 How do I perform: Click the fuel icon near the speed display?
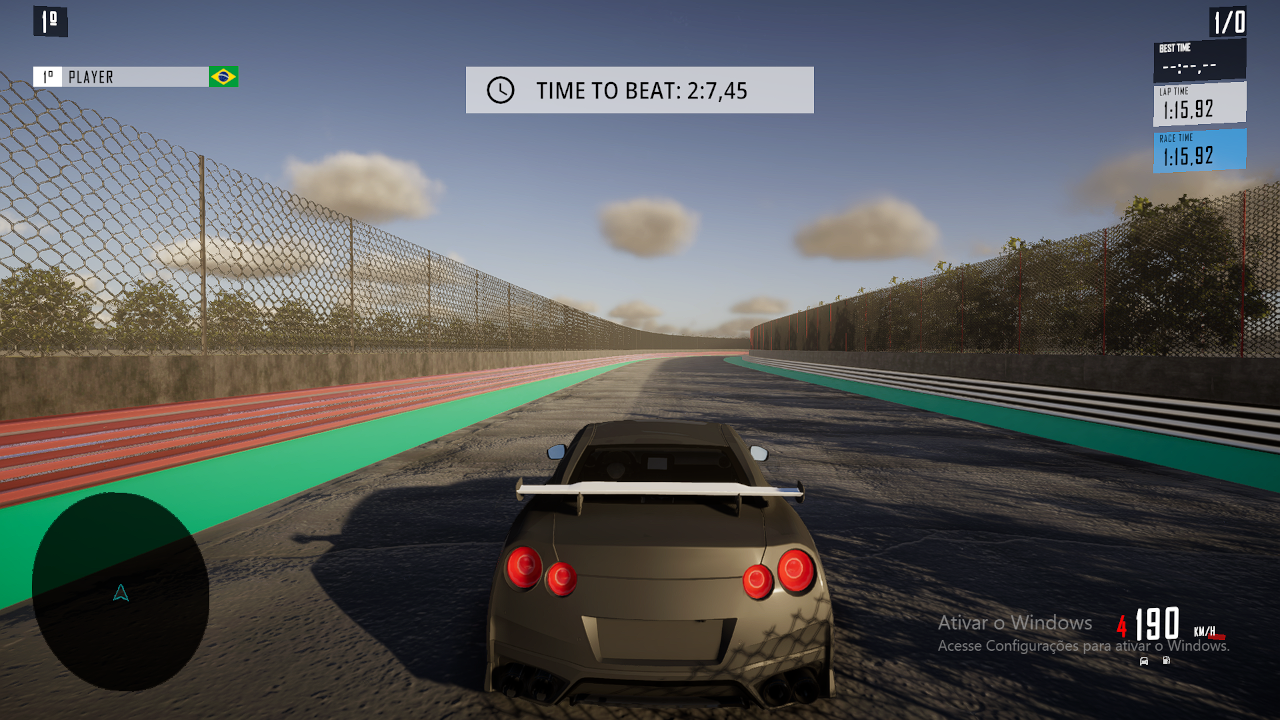pos(1166,660)
